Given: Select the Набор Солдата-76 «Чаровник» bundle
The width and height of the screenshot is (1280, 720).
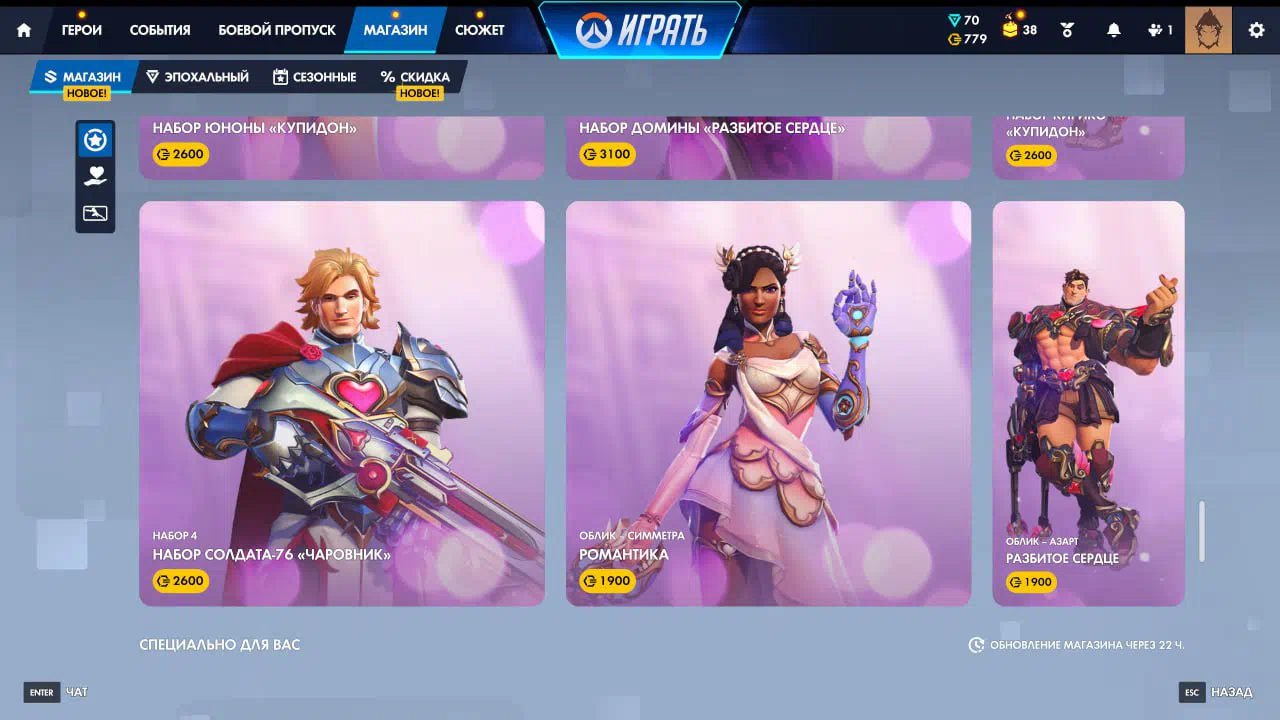Looking at the screenshot, I should click(x=342, y=403).
